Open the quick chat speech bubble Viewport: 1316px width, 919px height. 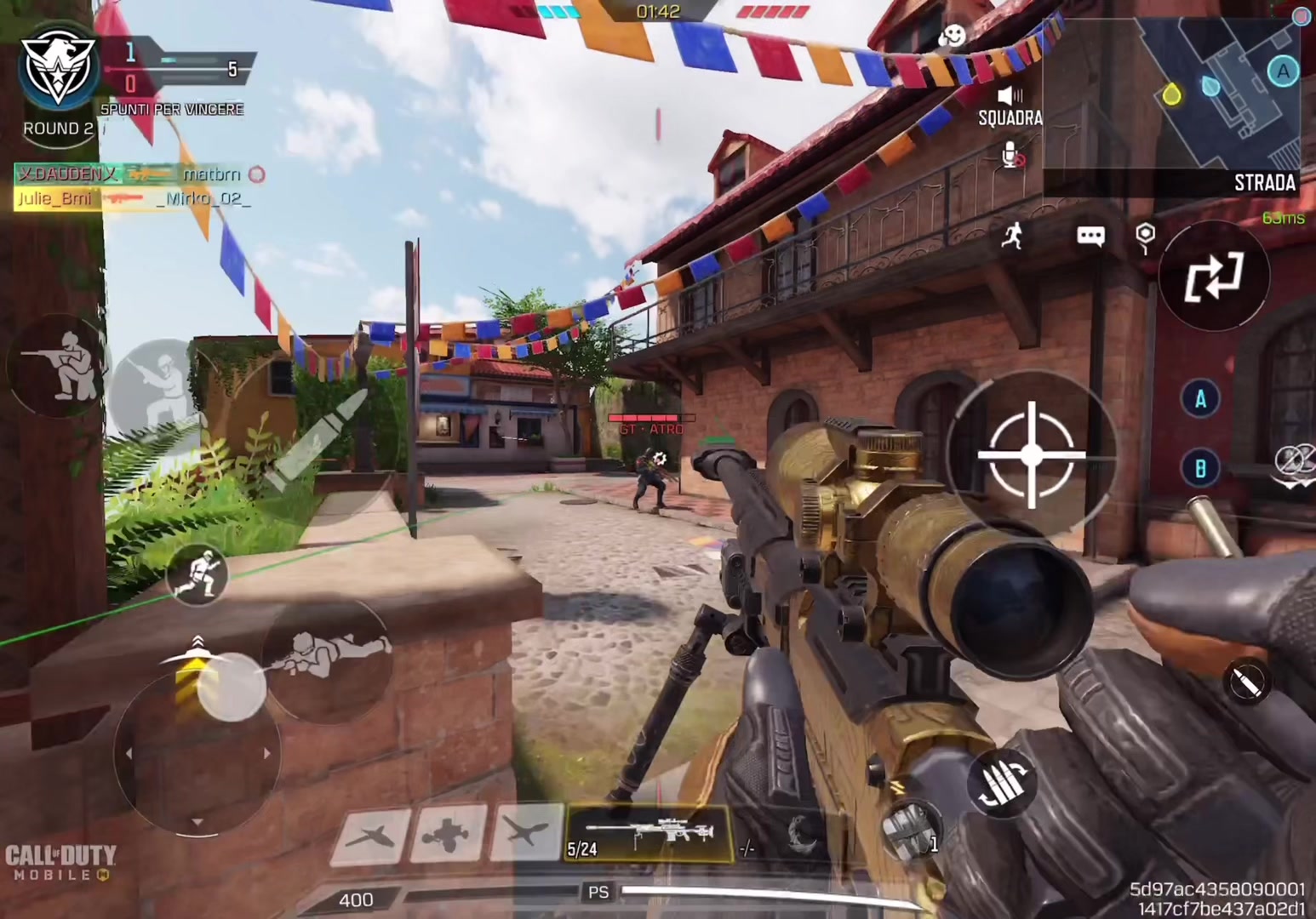[x=1090, y=236]
